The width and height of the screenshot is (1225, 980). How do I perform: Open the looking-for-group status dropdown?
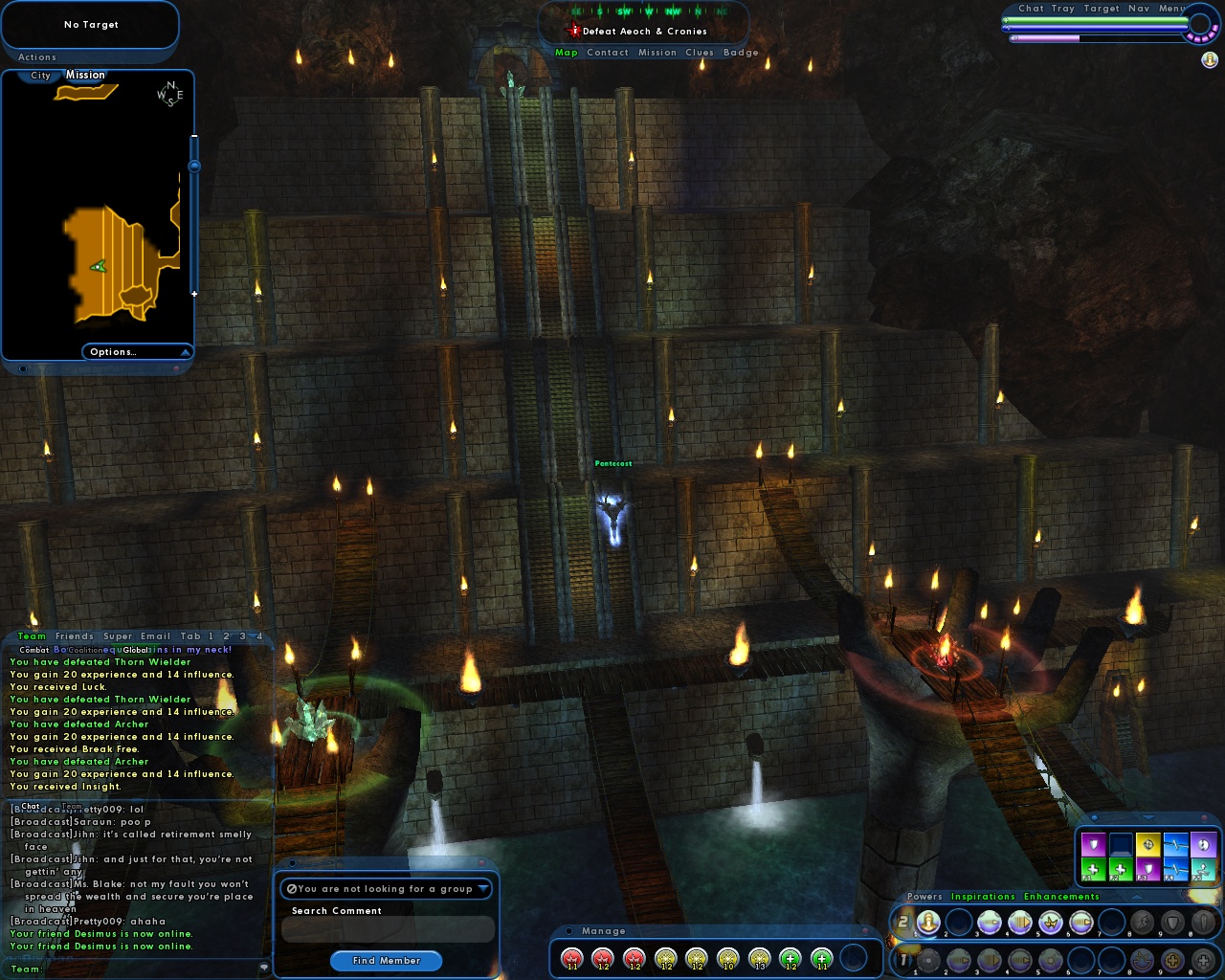coord(387,889)
